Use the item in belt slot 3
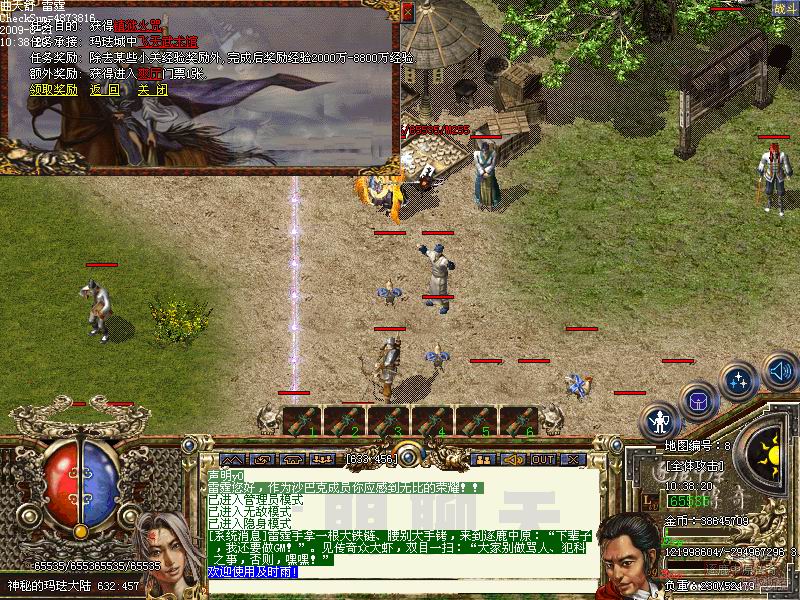Screen dimensions: 800x600 tap(390, 421)
